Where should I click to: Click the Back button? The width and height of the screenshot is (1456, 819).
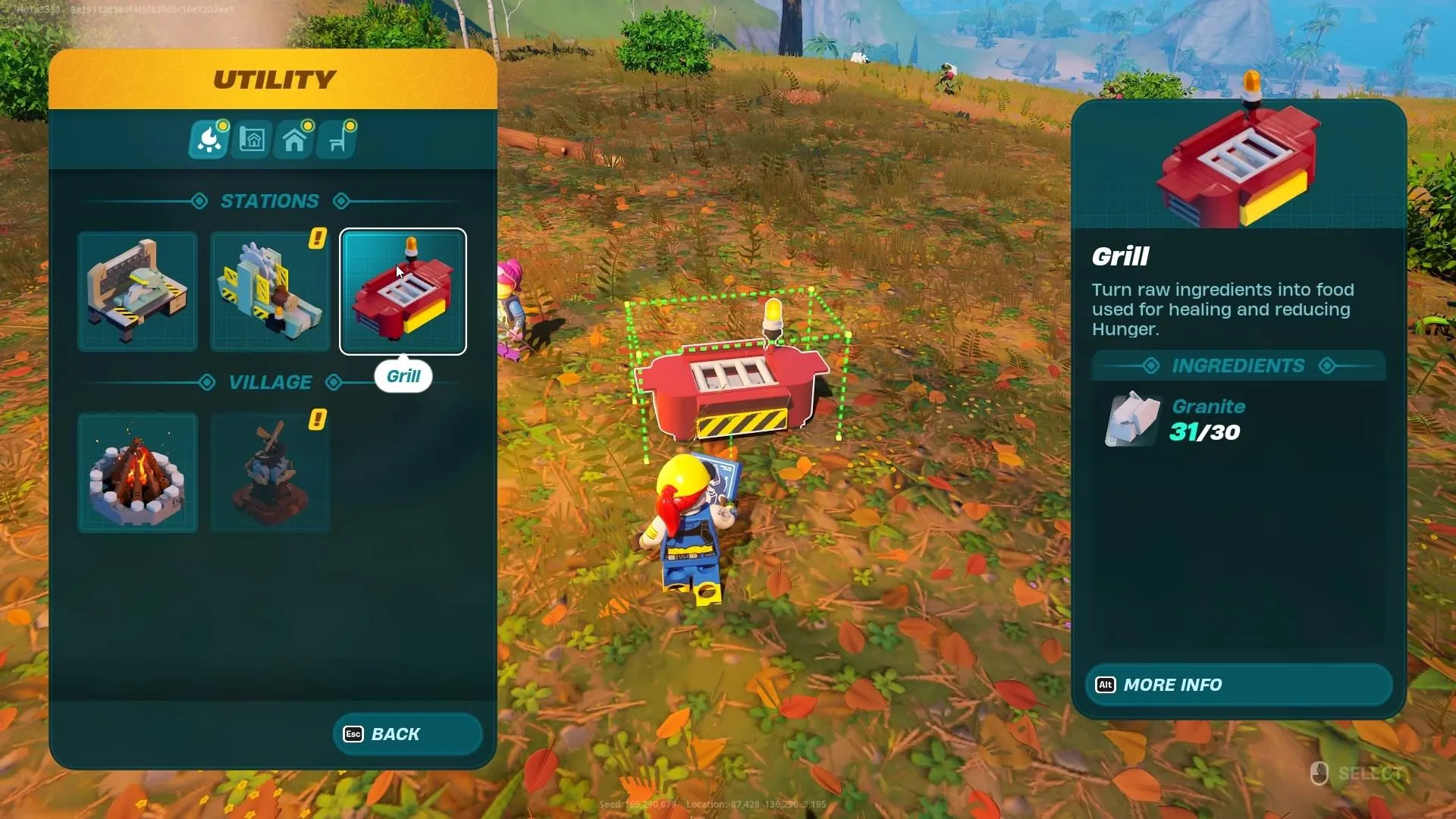(x=407, y=734)
